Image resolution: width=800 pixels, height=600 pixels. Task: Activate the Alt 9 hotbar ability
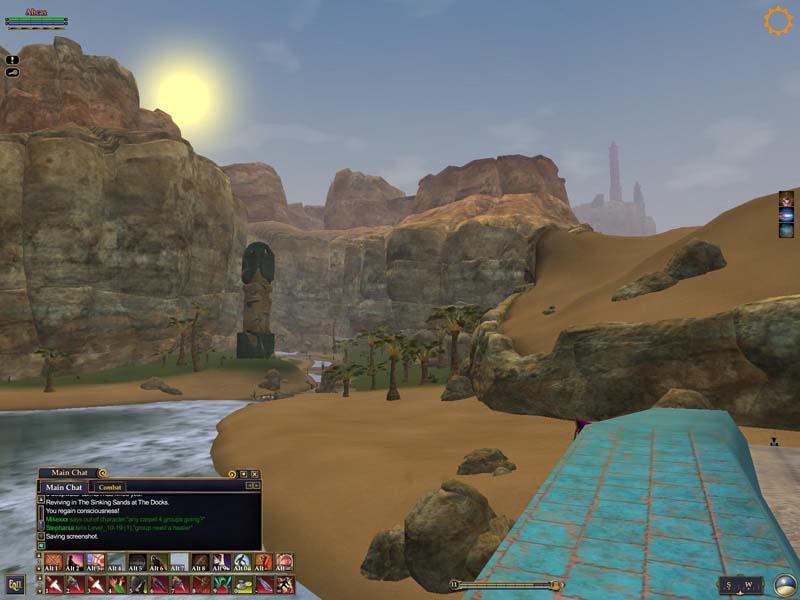tap(221, 563)
